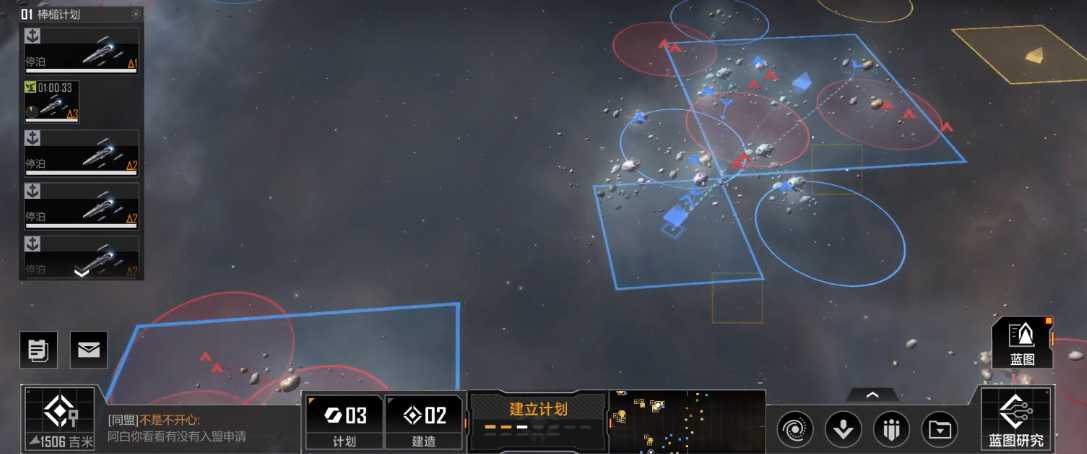
Task: Expand the fleet list with the down chevron
Action: pyautogui.click(x=81, y=271)
